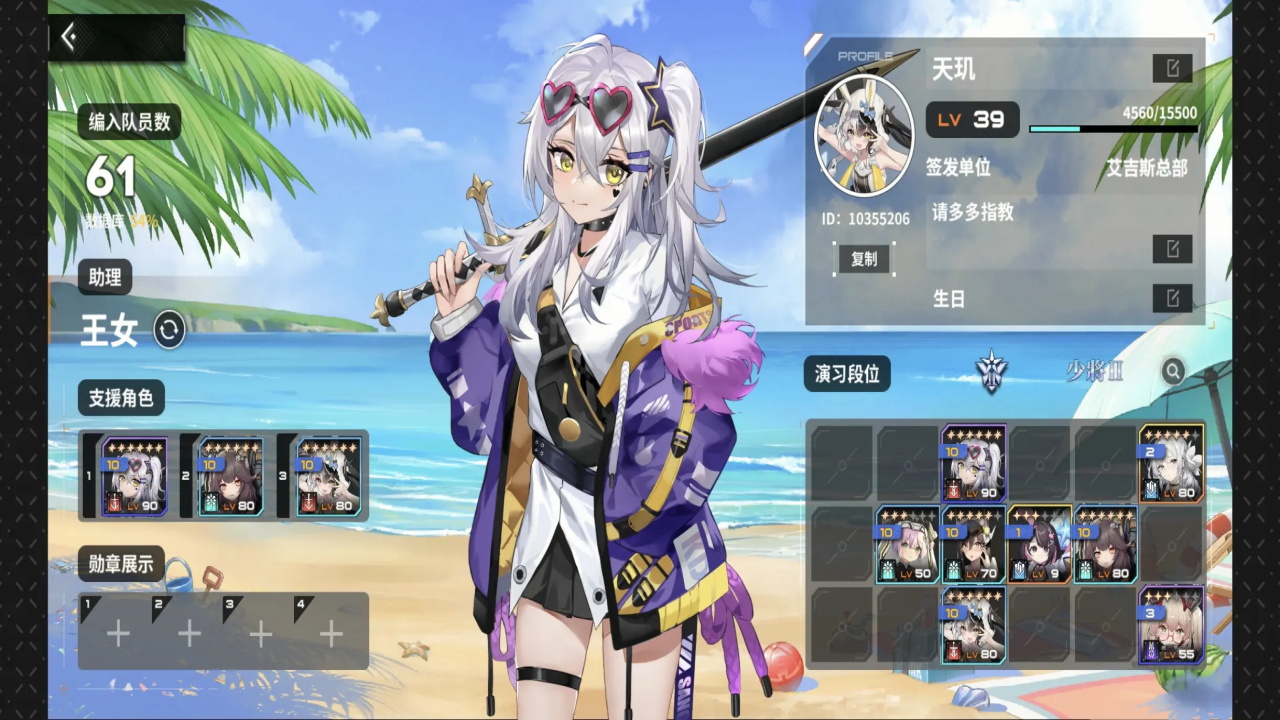Select the LV 70 formation character

pos(973,544)
